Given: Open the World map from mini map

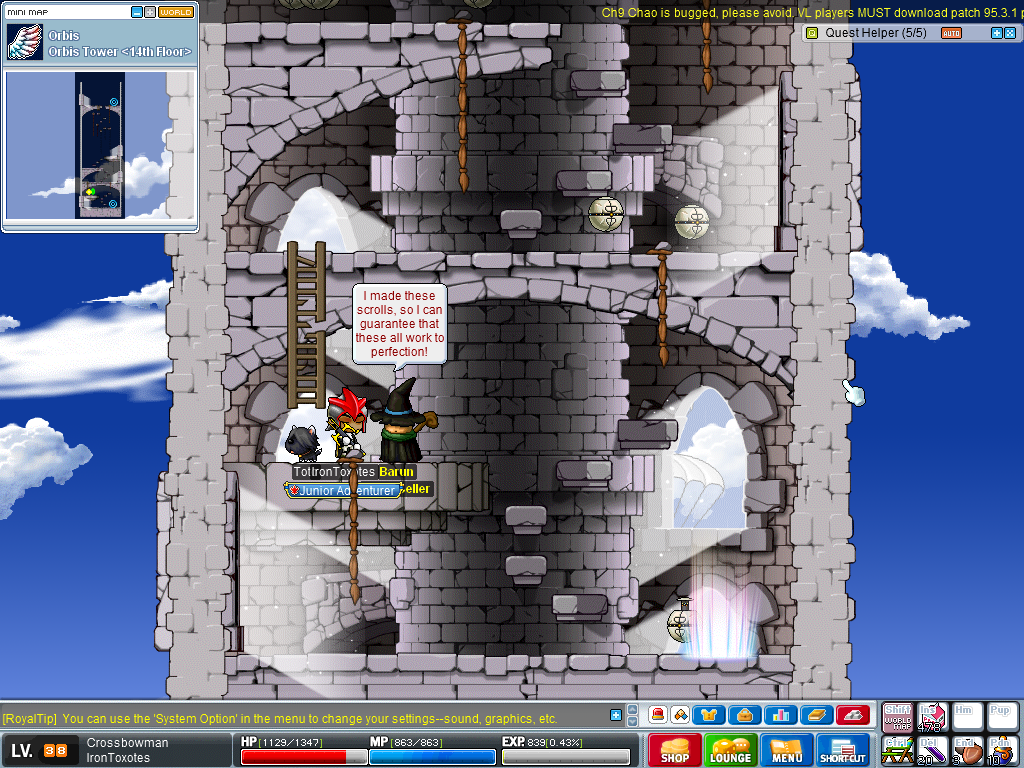Looking at the screenshot, I should point(176,12).
